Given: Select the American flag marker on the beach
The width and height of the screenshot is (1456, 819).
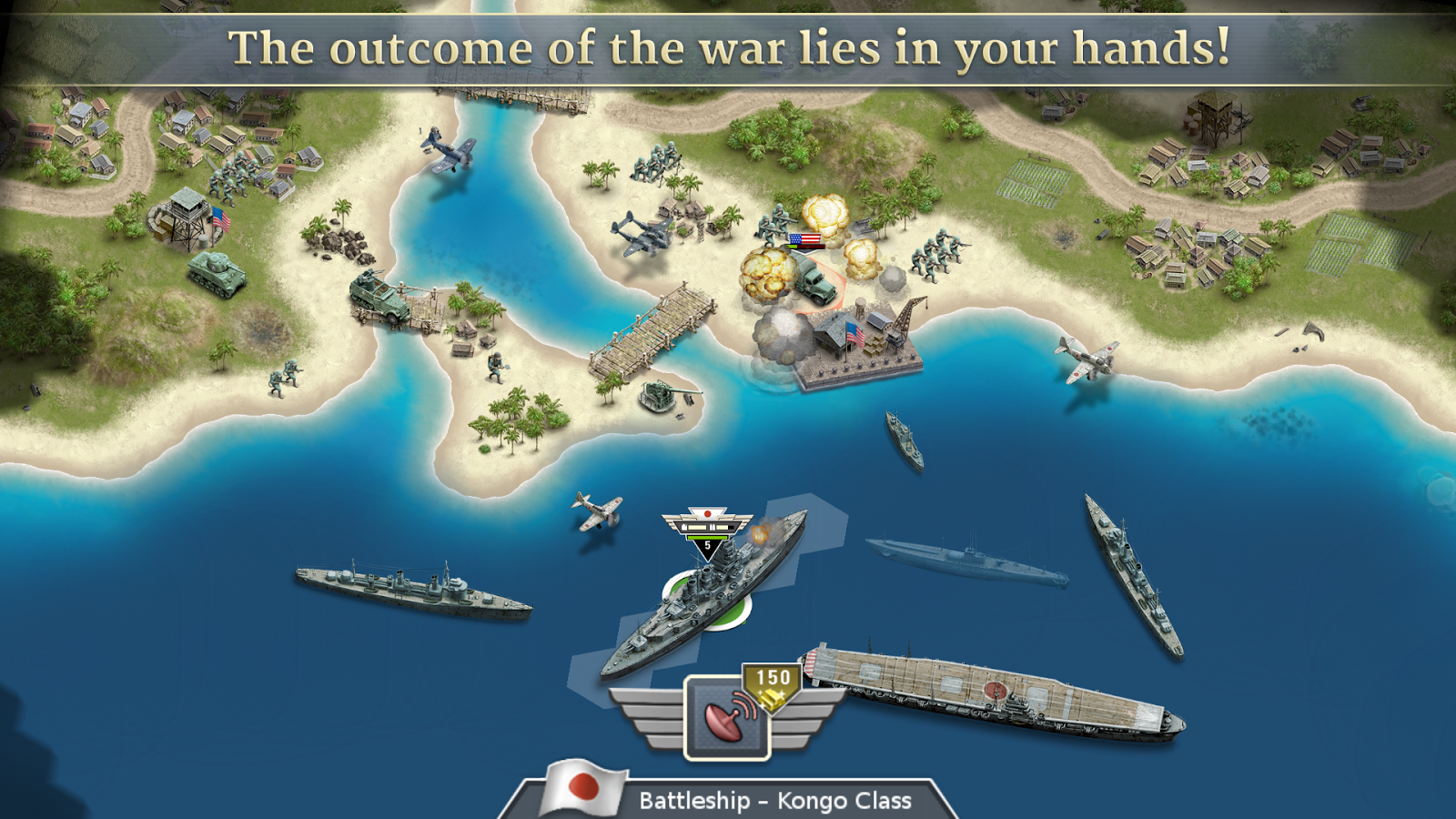Looking at the screenshot, I should click(x=804, y=238).
